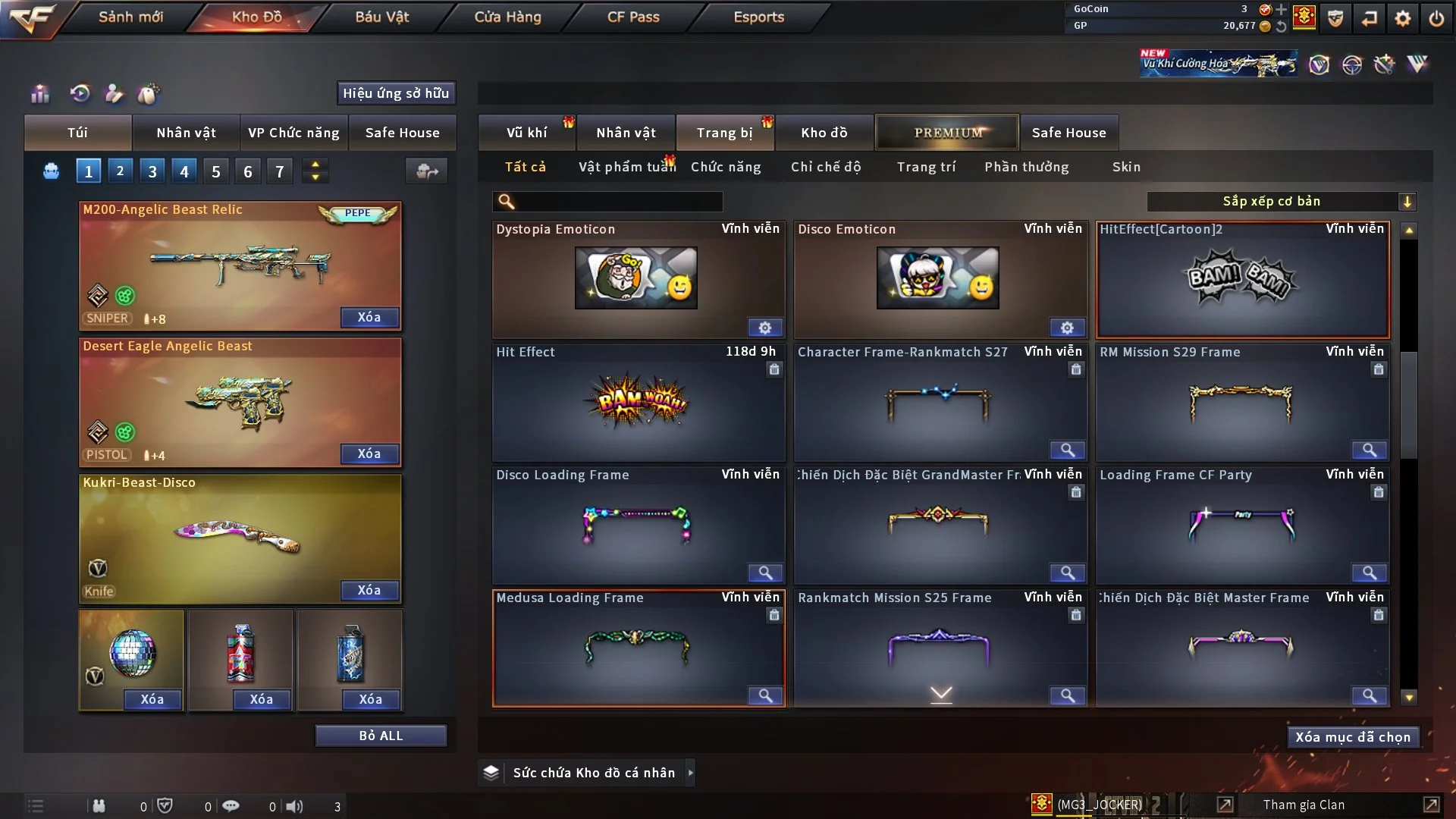Open the Cửa Hàng shop menu

507,17
